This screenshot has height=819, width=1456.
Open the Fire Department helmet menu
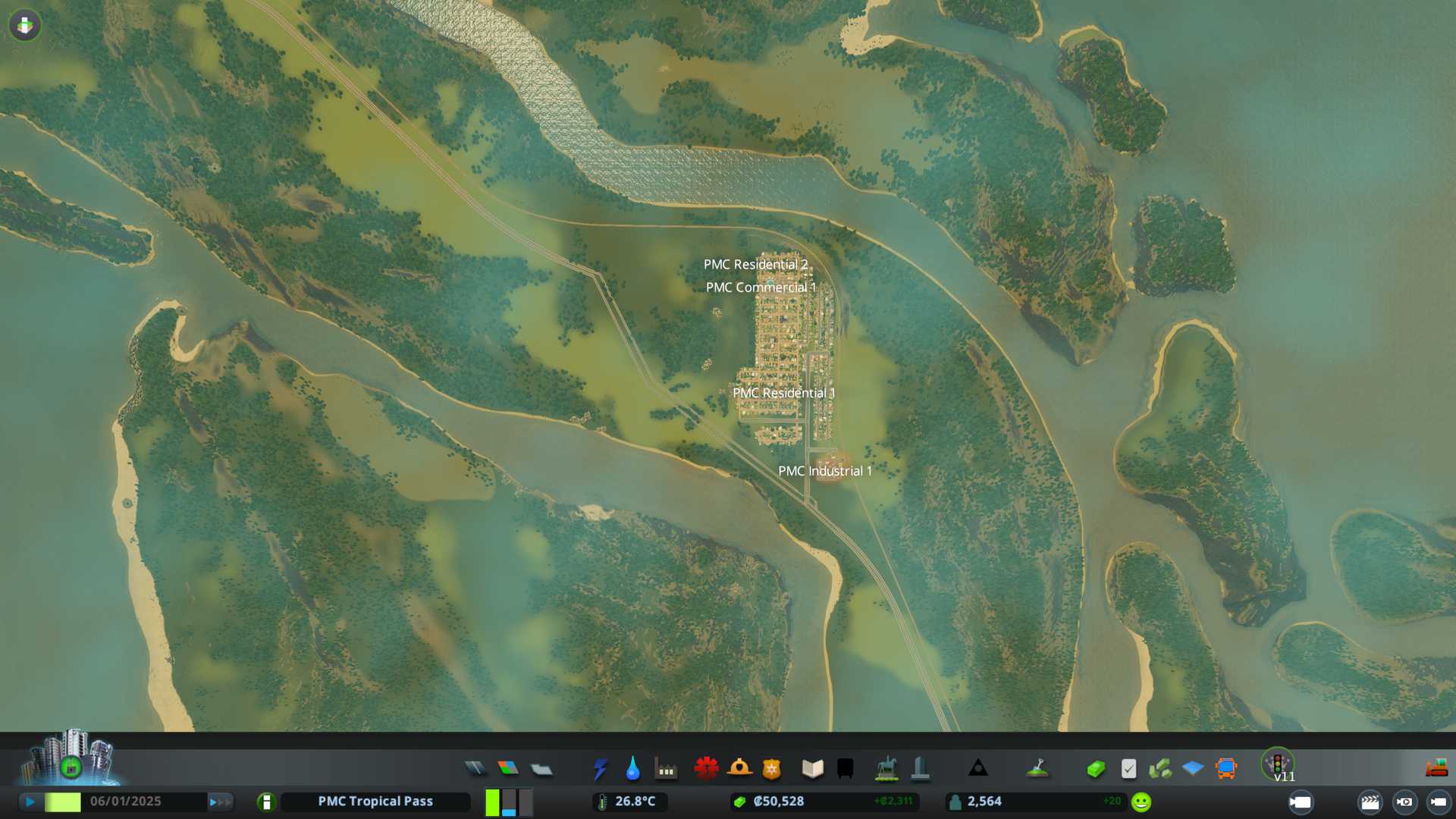tap(739, 769)
